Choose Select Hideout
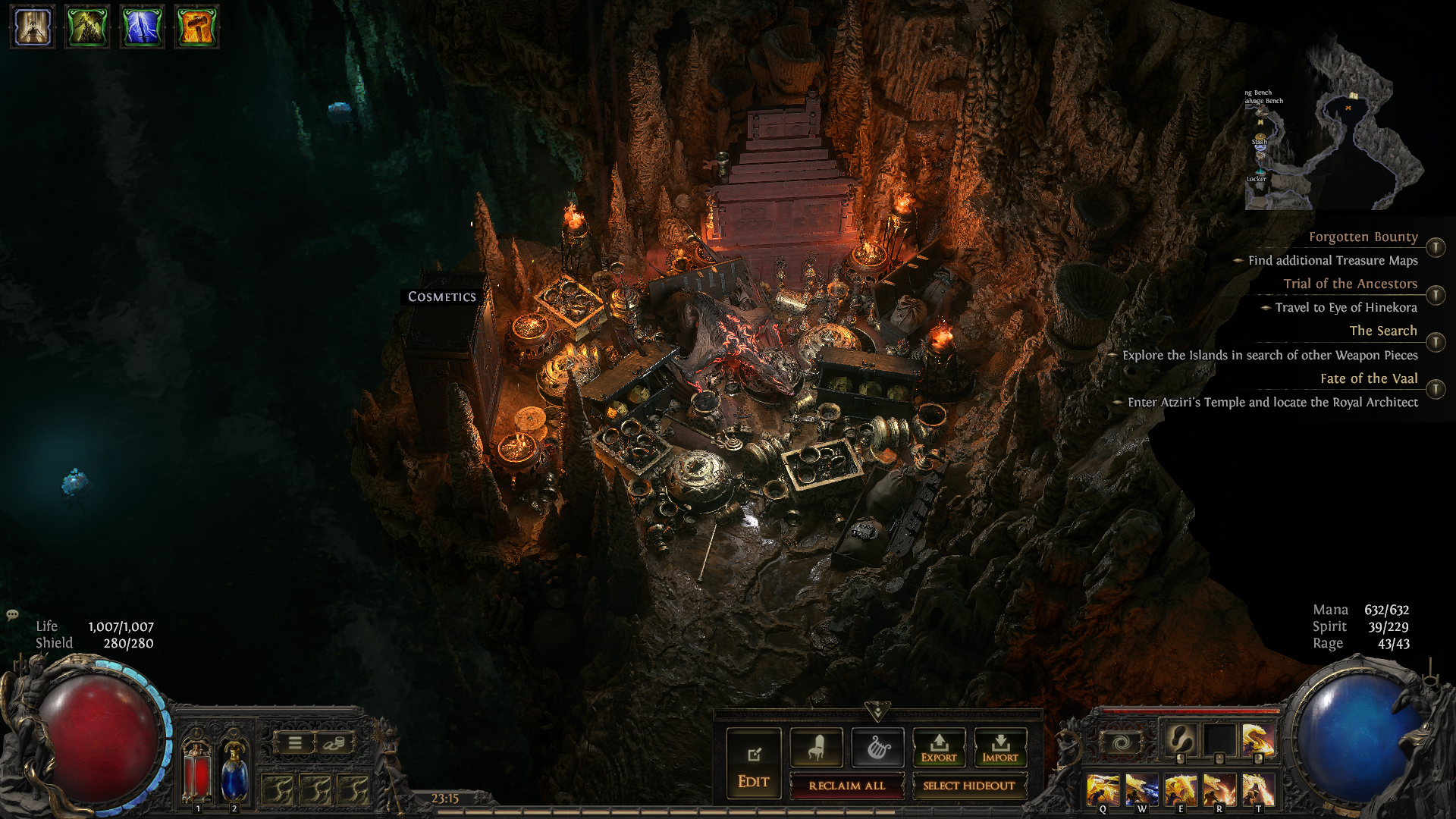Viewport: 1456px width, 819px height. coord(968,786)
